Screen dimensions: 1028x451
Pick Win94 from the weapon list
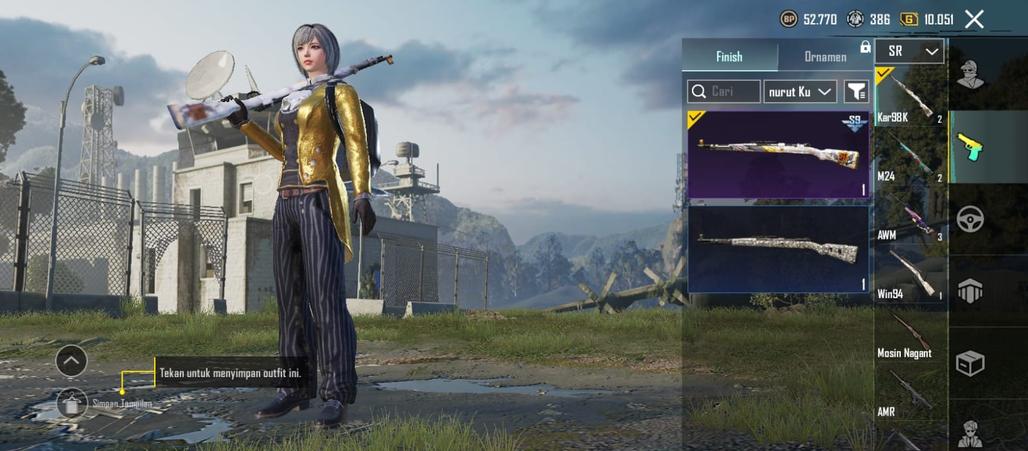909,275
